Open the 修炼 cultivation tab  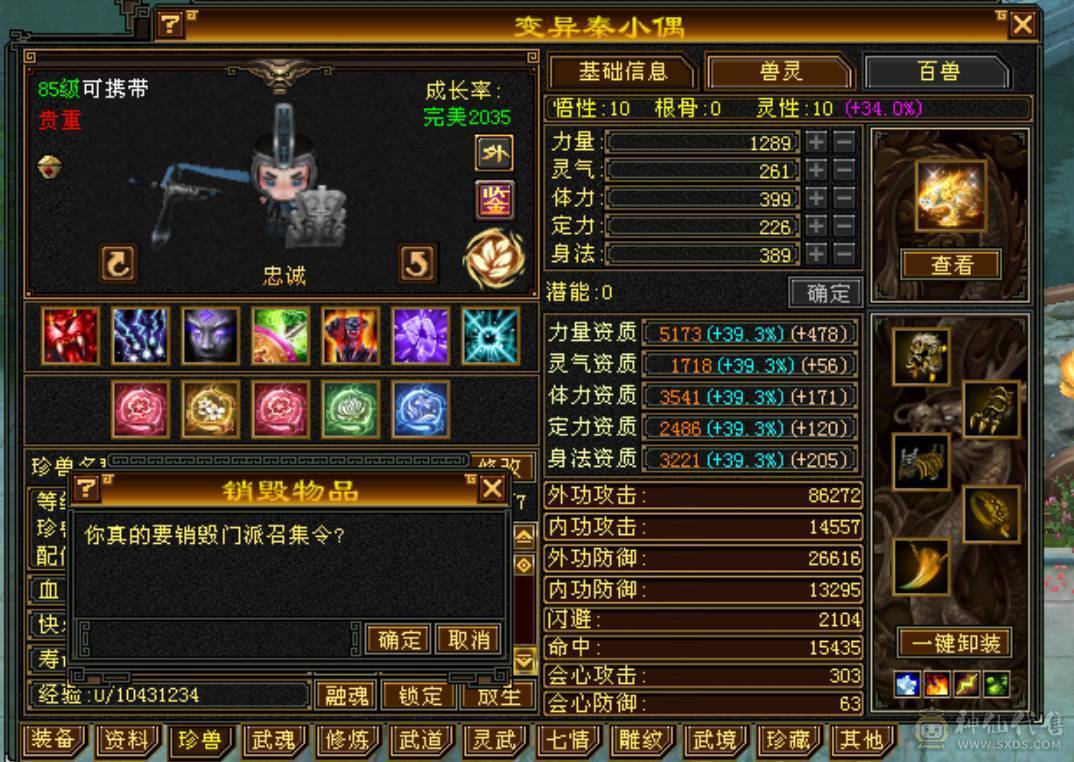point(348,741)
